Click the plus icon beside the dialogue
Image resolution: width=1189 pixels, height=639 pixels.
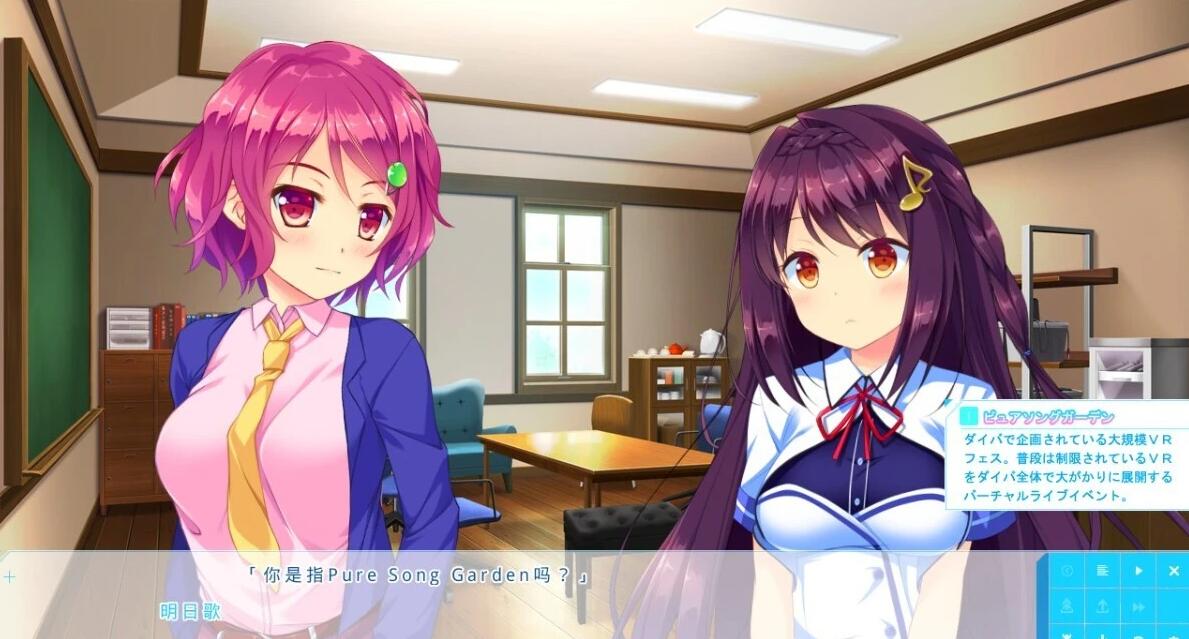click(x=10, y=577)
